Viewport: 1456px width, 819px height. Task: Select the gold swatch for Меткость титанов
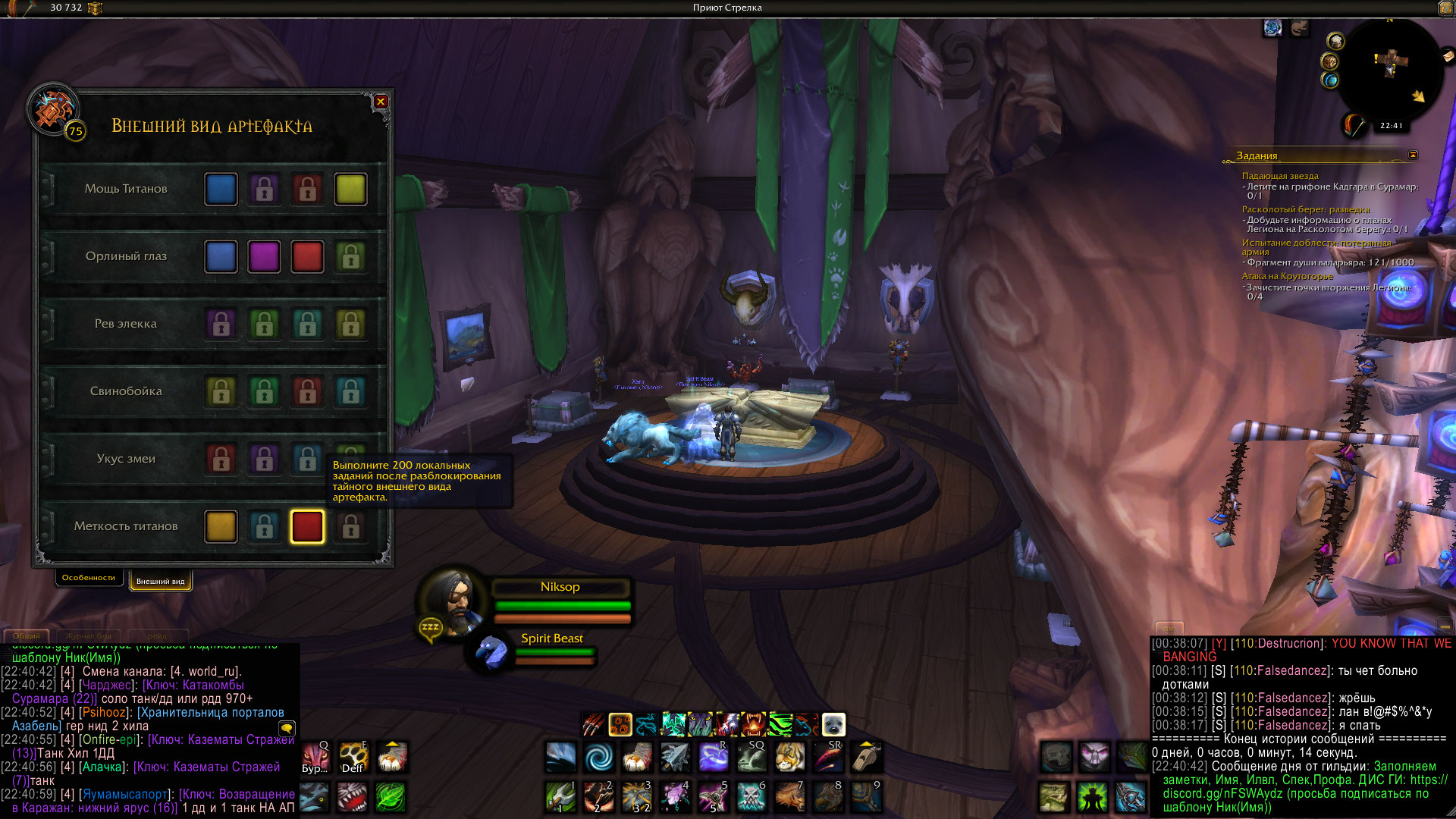(x=221, y=527)
